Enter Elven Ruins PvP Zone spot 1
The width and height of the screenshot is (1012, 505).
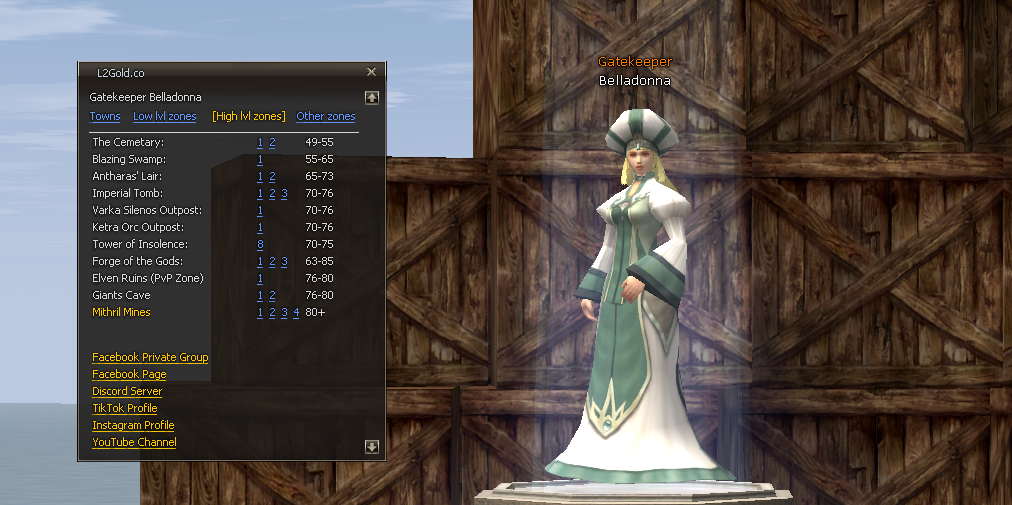point(260,279)
